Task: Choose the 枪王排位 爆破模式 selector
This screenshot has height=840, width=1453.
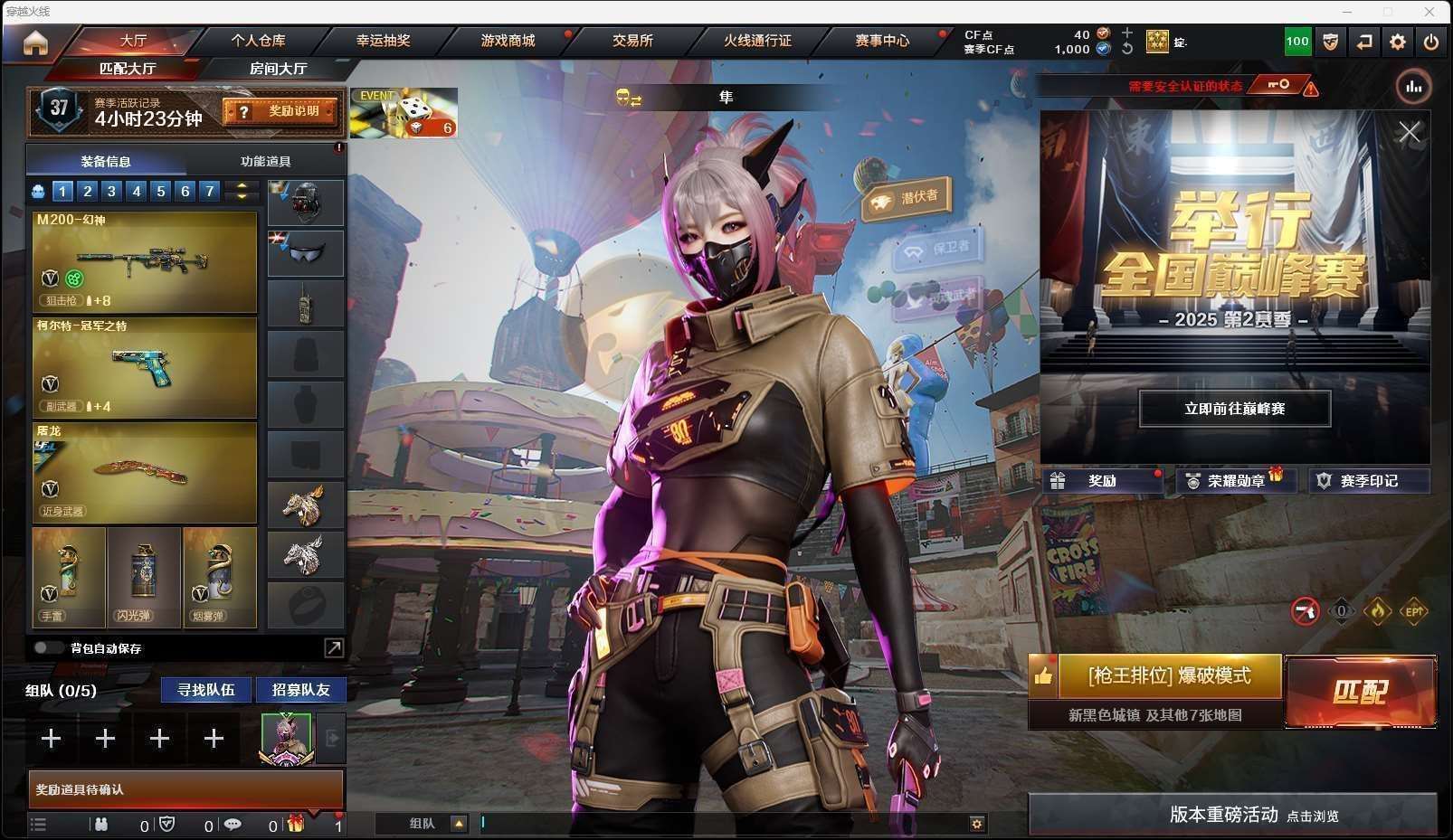Action: point(1169,675)
